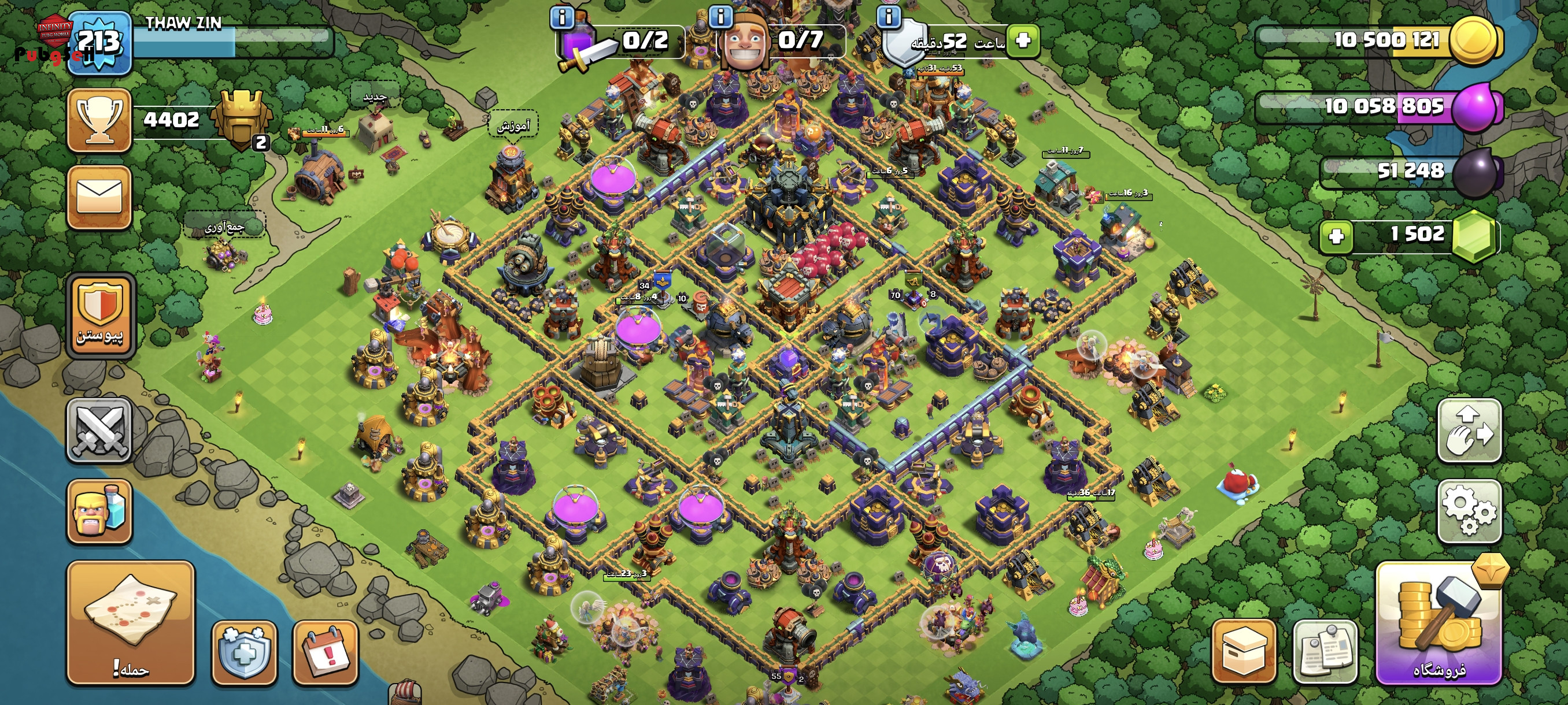Open the Attack map button
This screenshot has height=705, width=1568.
pos(130,622)
